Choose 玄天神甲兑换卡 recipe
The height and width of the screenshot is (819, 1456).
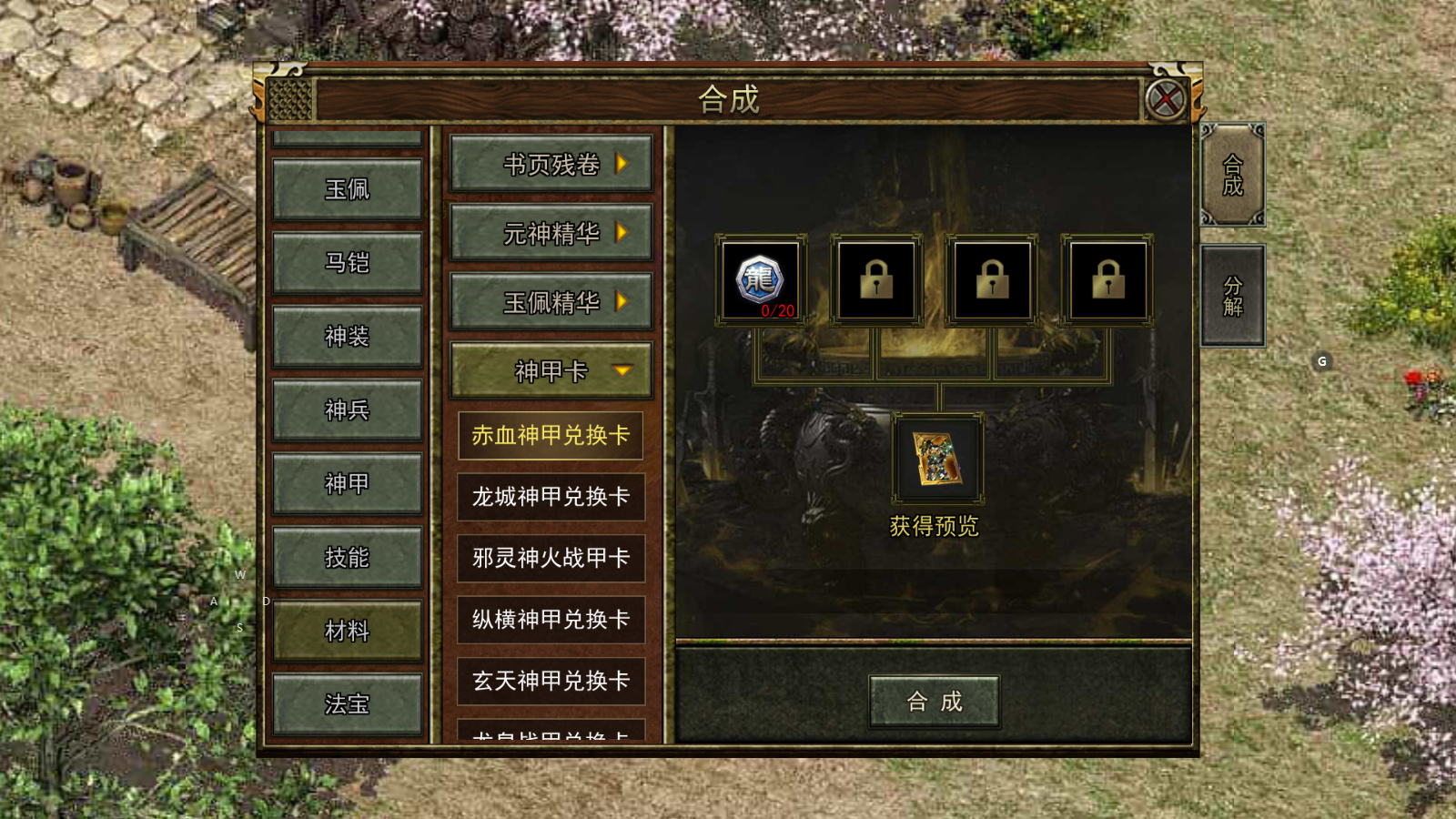coord(551,681)
